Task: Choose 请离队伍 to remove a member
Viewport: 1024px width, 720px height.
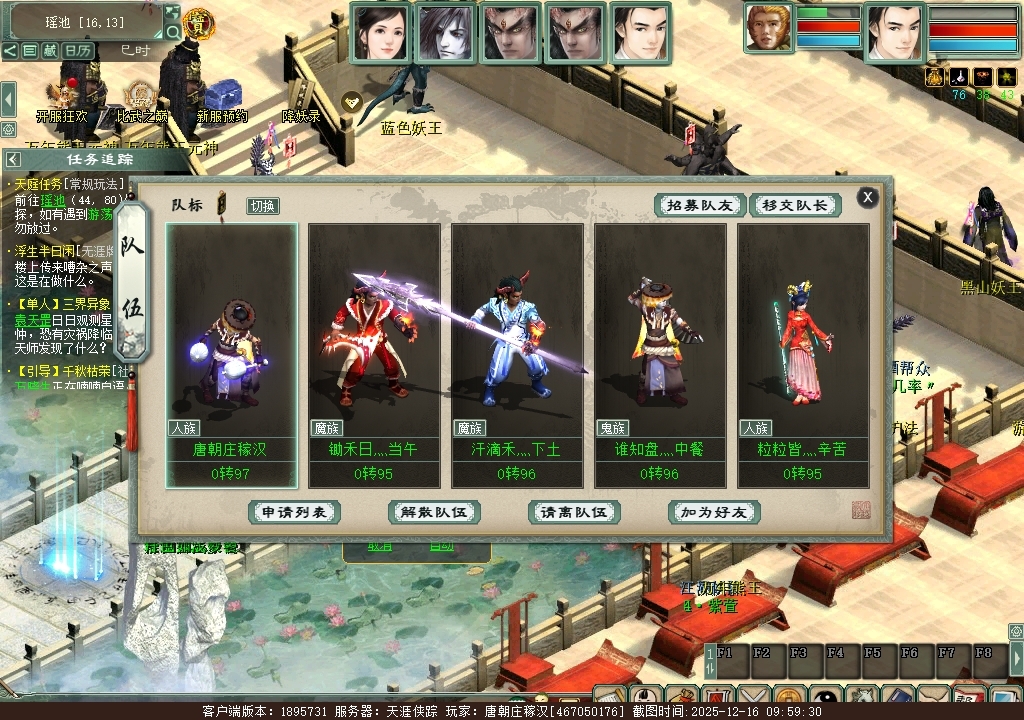Action: pyautogui.click(x=574, y=512)
